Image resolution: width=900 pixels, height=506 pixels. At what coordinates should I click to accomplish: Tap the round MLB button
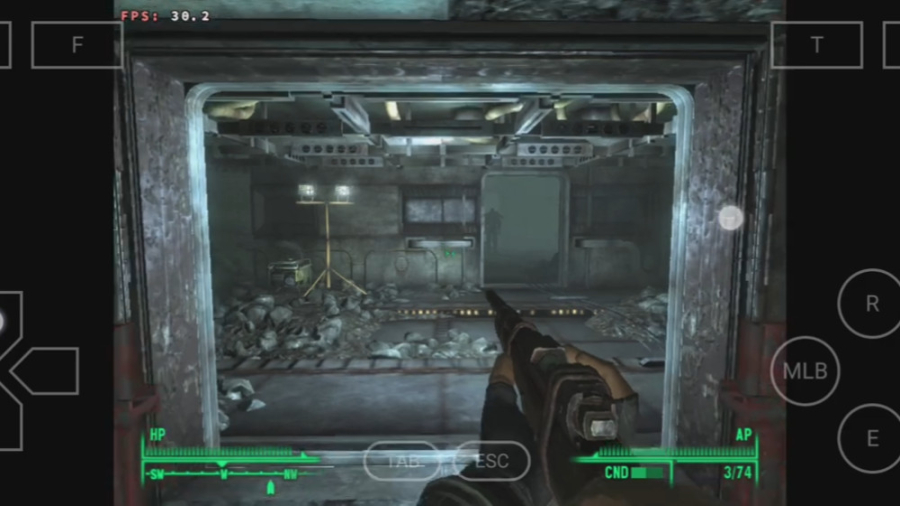(x=805, y=371)
